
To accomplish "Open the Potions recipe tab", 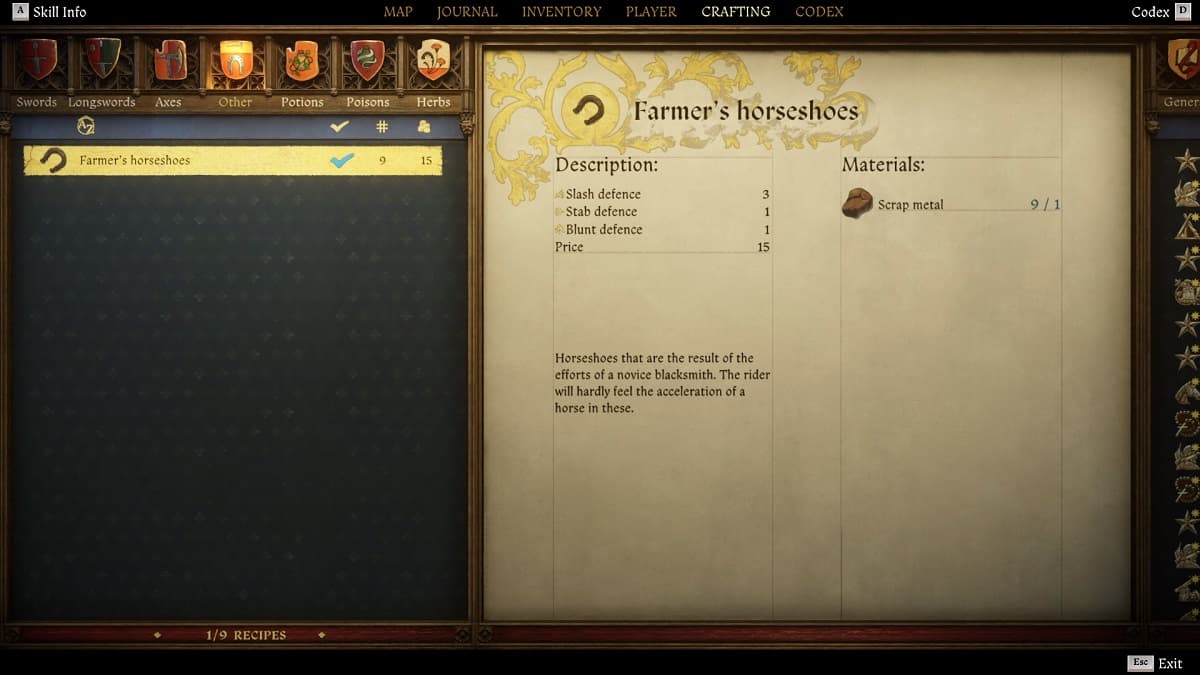I will pyautogui.click(x=302, y=62).
